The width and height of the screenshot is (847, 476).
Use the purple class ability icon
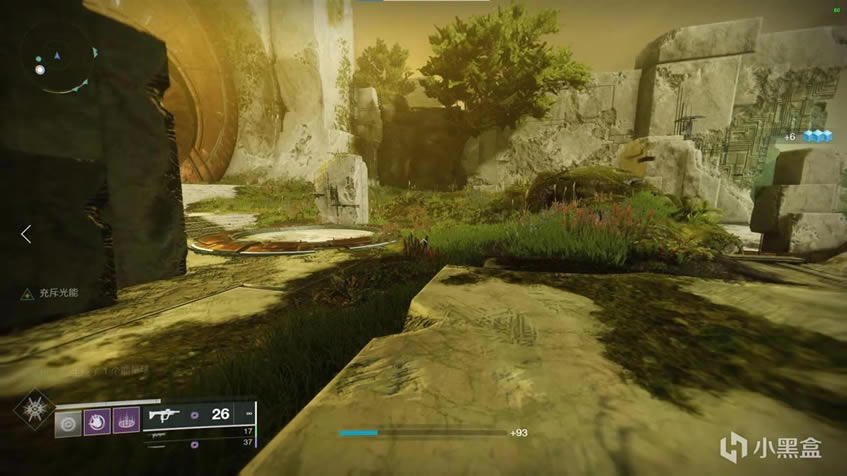(124, 420)
